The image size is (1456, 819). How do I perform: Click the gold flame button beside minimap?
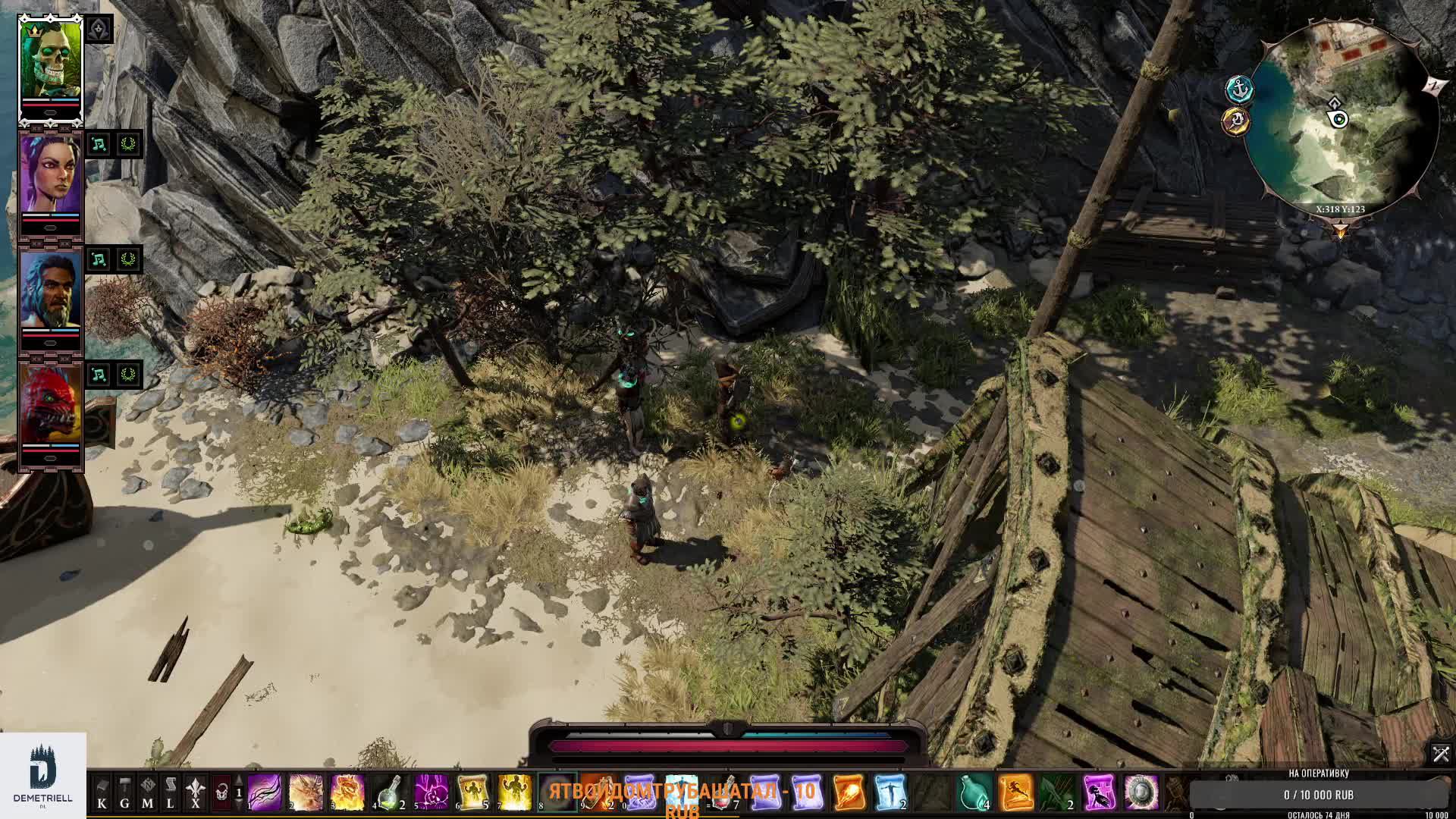coord(1236,121)
